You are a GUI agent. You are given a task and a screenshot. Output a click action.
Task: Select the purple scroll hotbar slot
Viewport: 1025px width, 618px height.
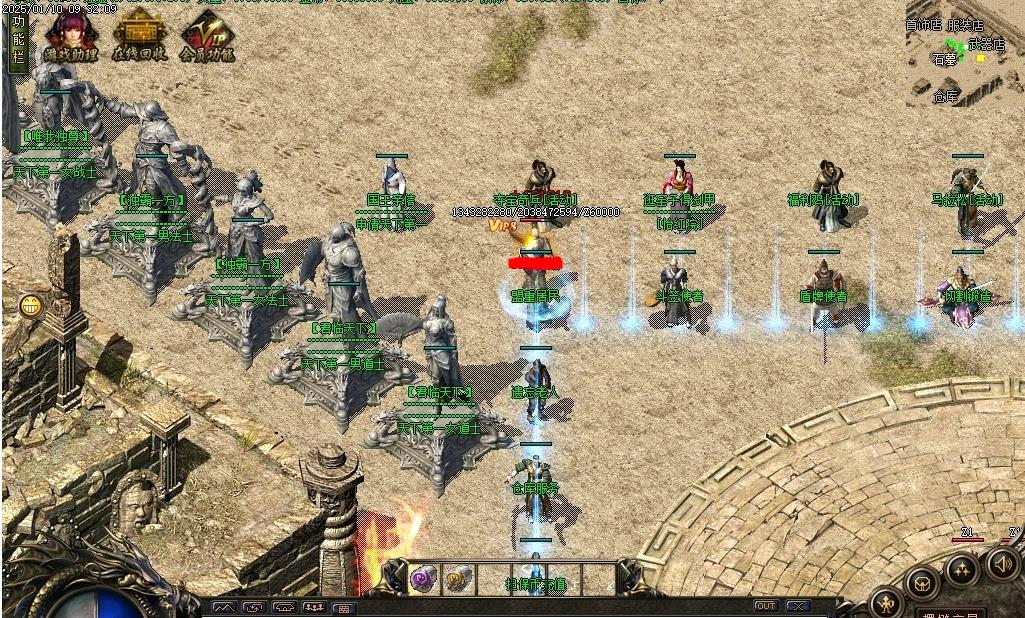coord(424,578)
